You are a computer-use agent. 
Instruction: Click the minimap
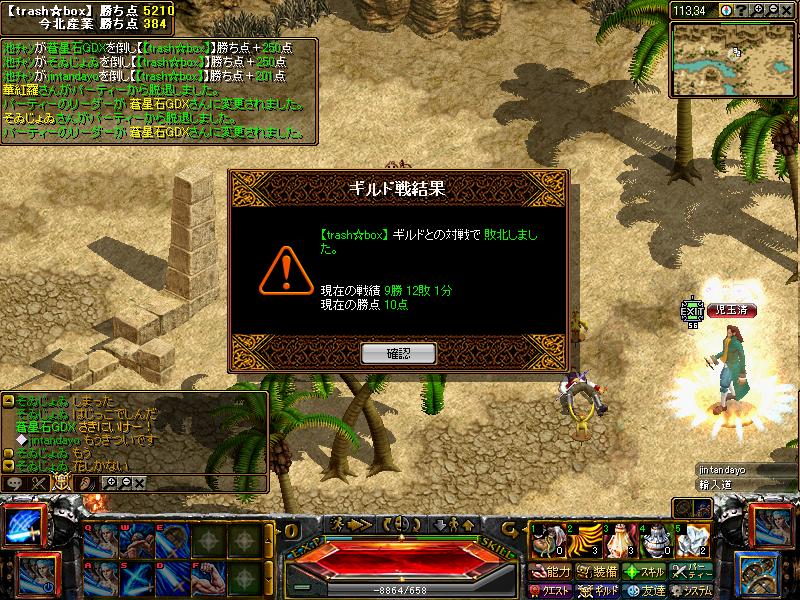coord(733,58)
